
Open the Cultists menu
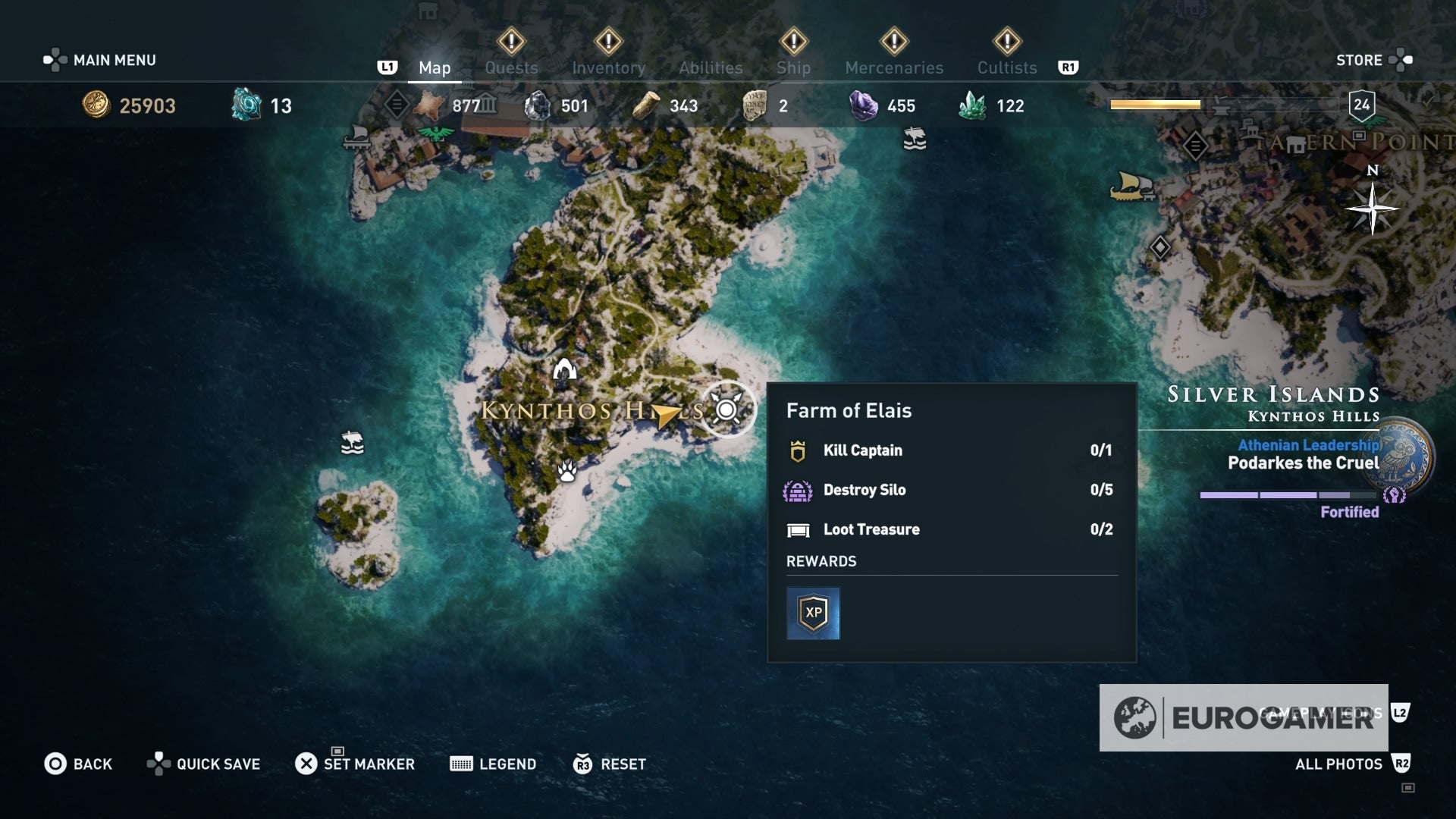[1006, 67]
